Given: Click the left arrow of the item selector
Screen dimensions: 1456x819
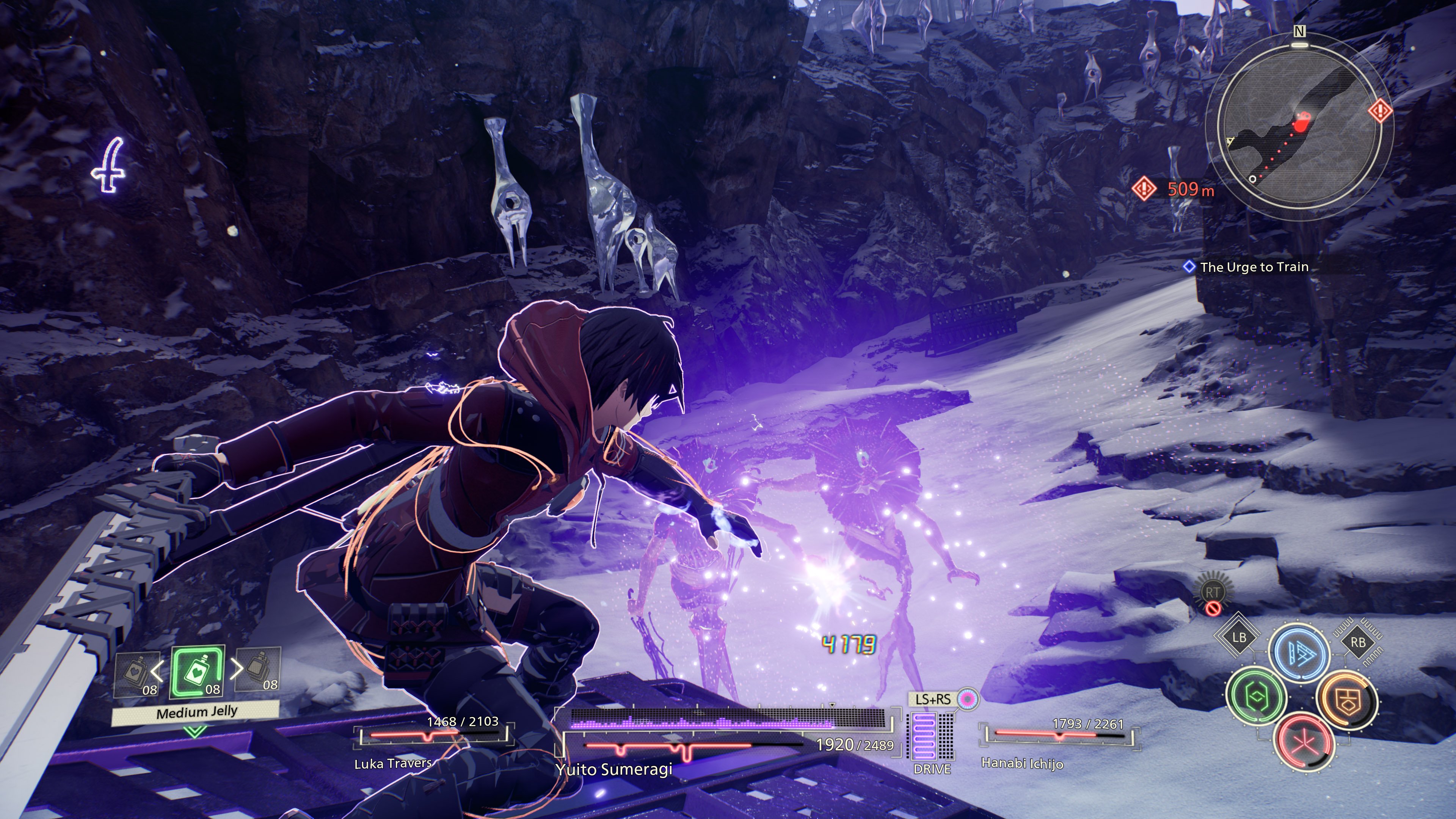Looking at the screenshot, I should (x=157, y=671).
